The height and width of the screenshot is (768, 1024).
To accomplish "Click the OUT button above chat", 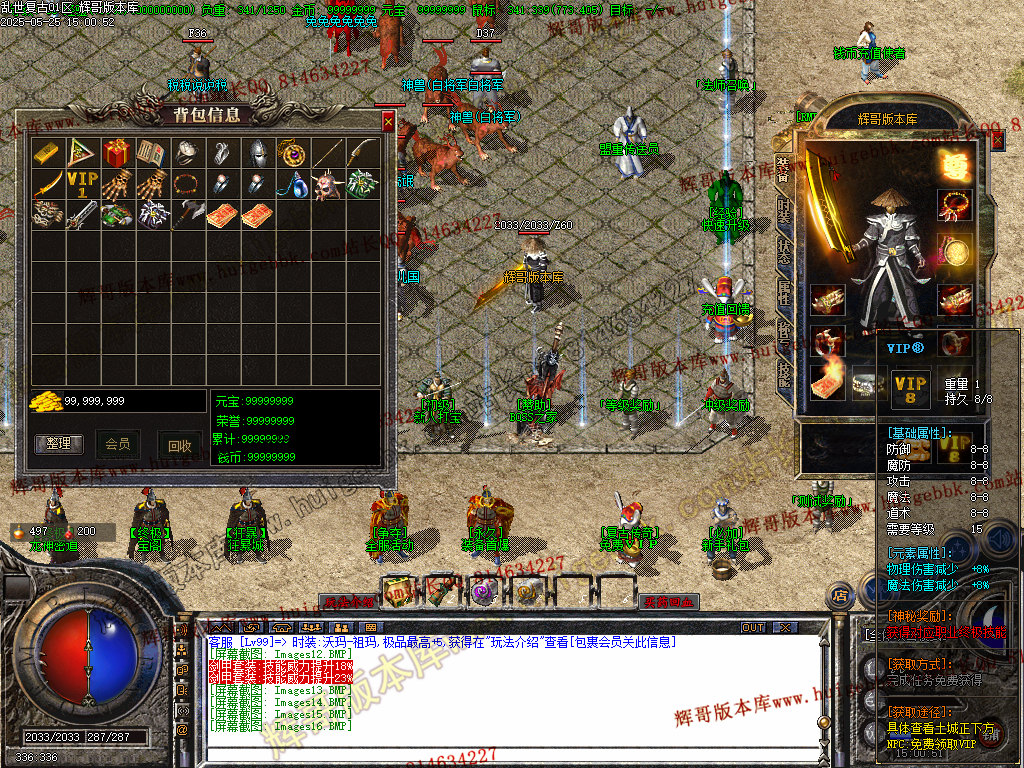I will pos(752,627).
